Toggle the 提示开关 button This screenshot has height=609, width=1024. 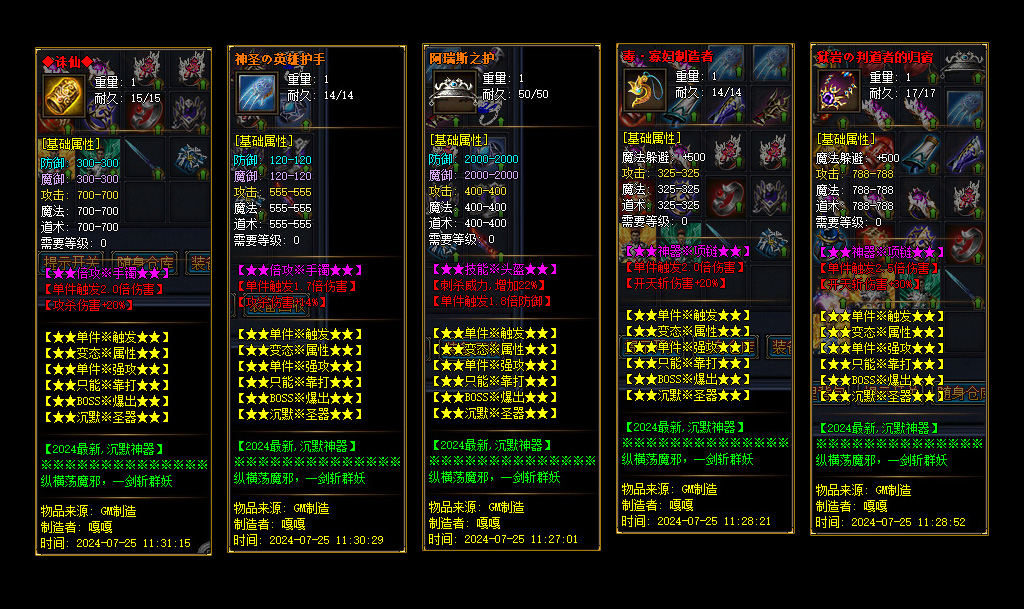coord(74,264)
